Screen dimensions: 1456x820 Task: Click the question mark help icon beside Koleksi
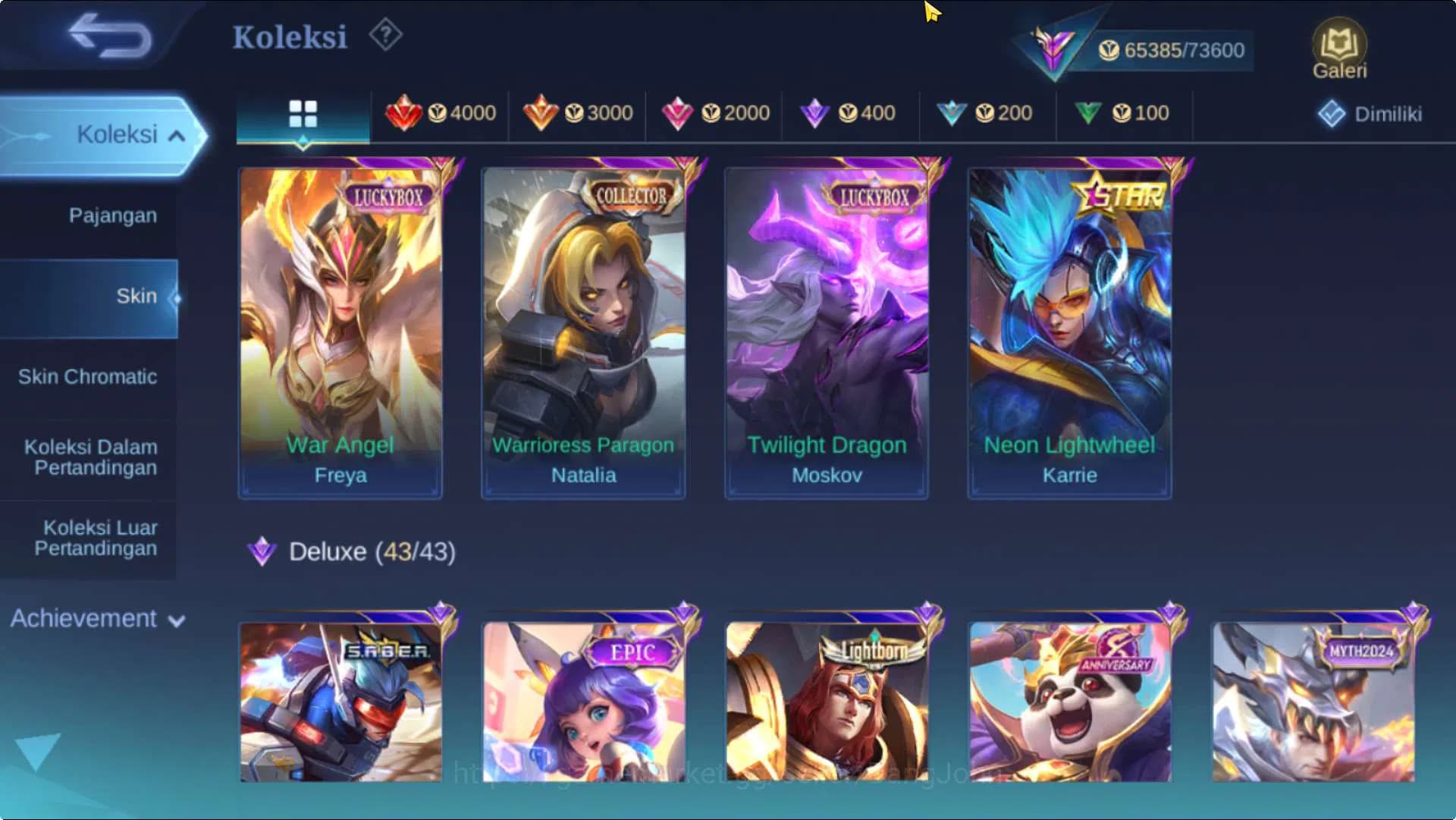pyautogui.click(x=385, y=34)
